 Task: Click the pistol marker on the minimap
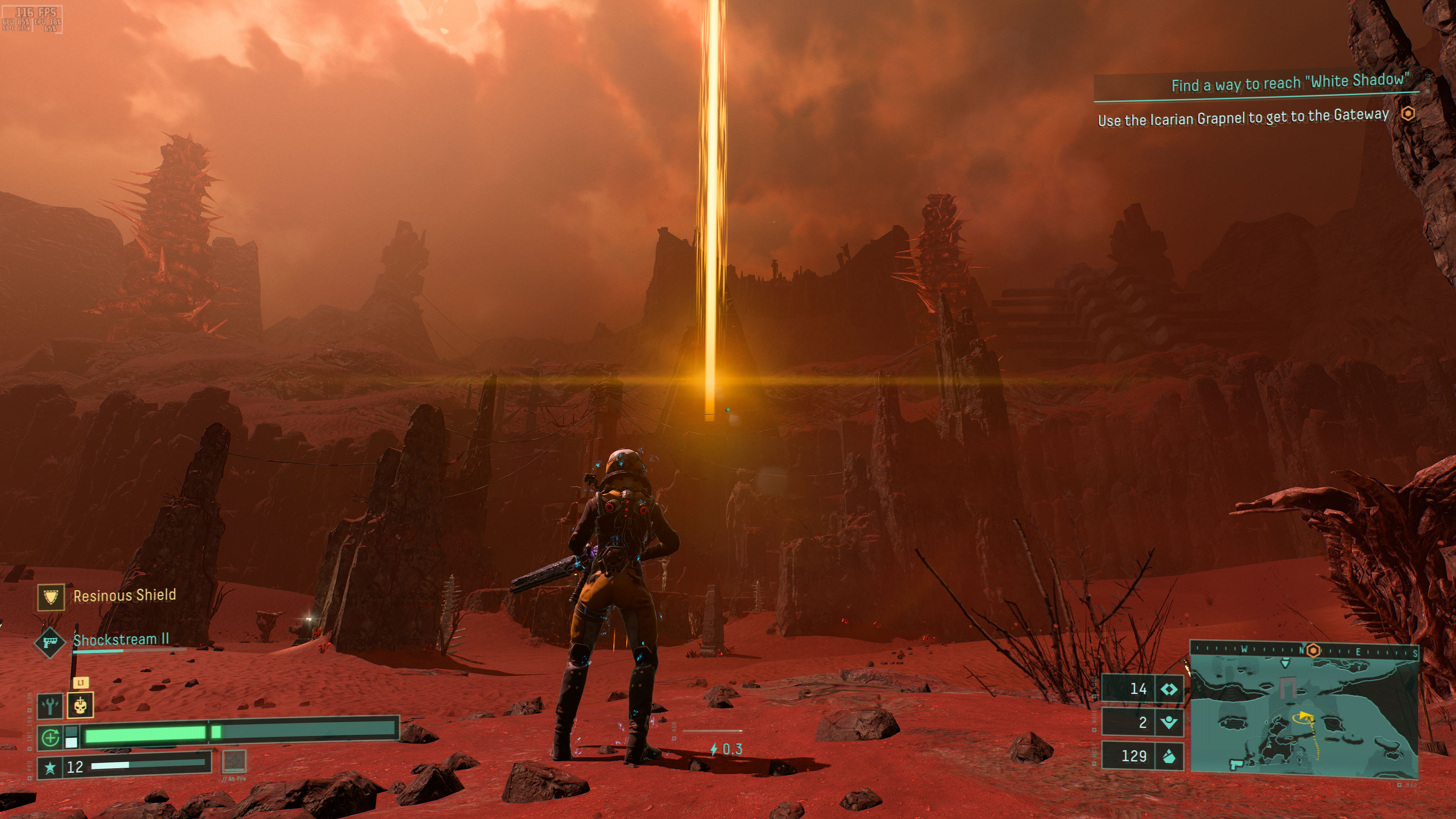1236,764
